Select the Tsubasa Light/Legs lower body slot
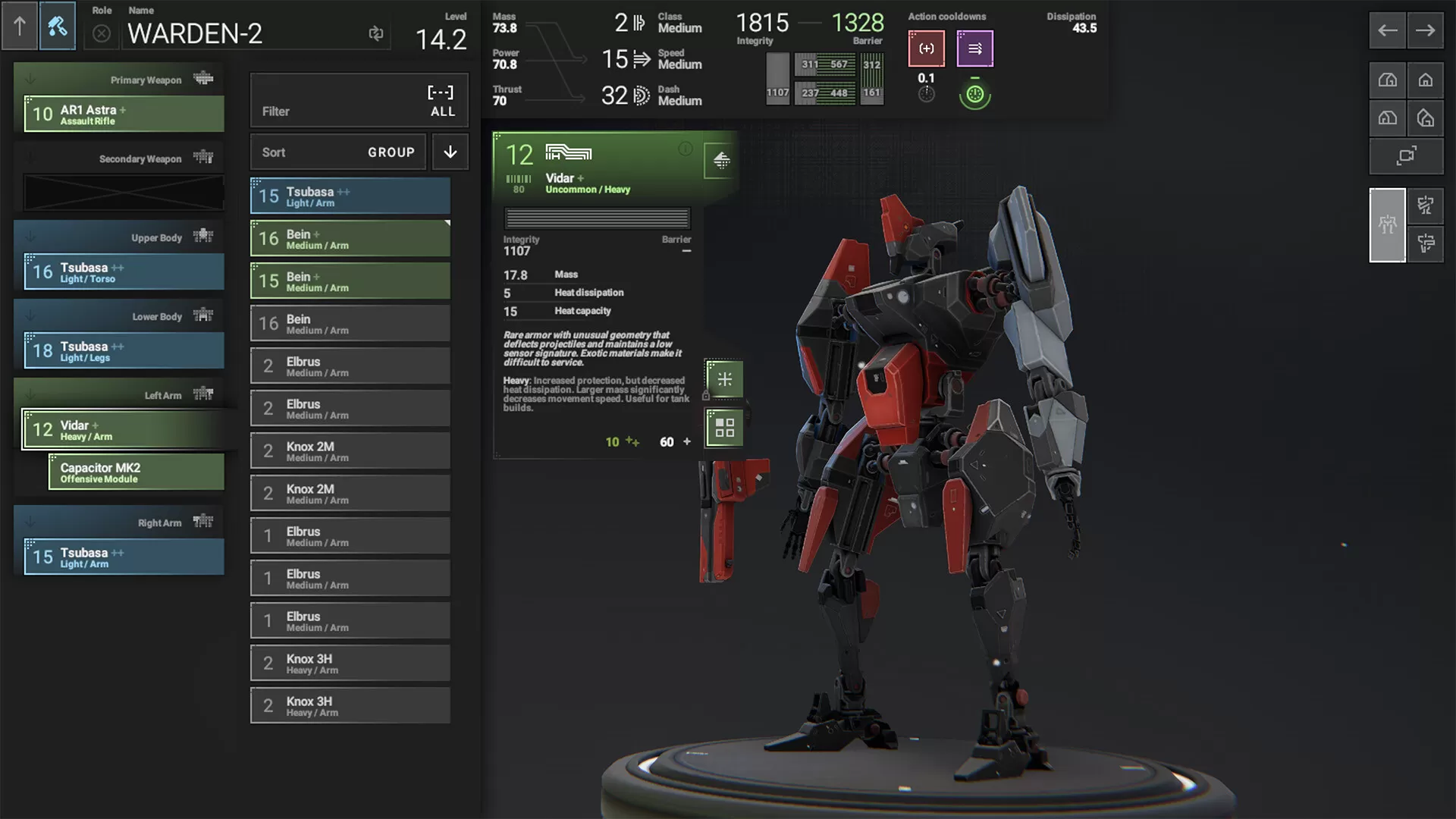The width and height of the screenshot is (1456, 819). coord(124,350)
